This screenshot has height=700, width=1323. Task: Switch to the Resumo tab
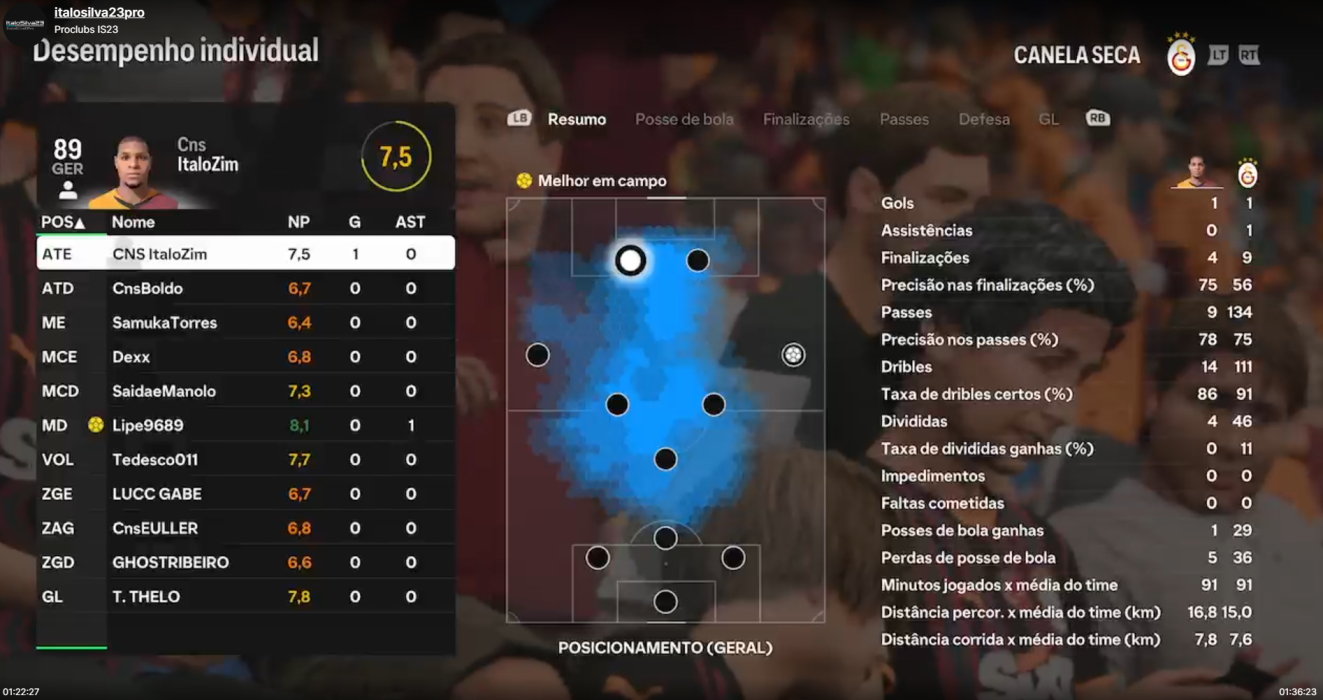[576, 119]
